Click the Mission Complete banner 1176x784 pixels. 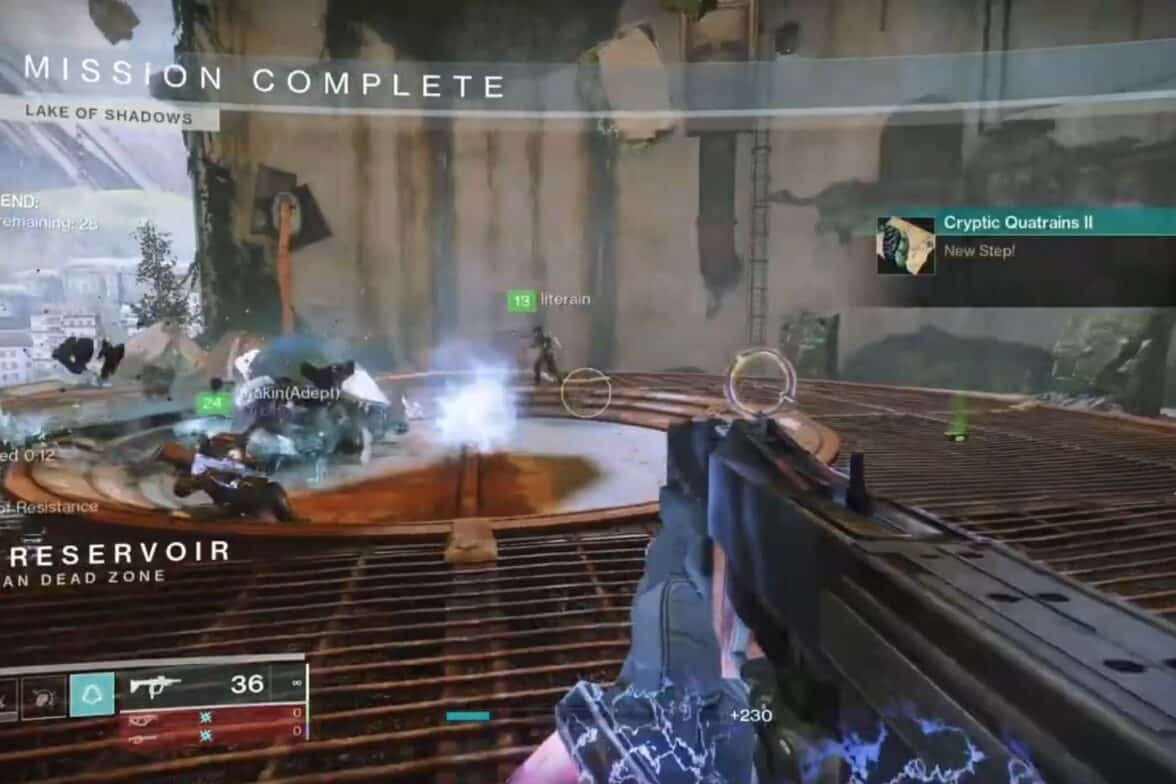[265, 80]
